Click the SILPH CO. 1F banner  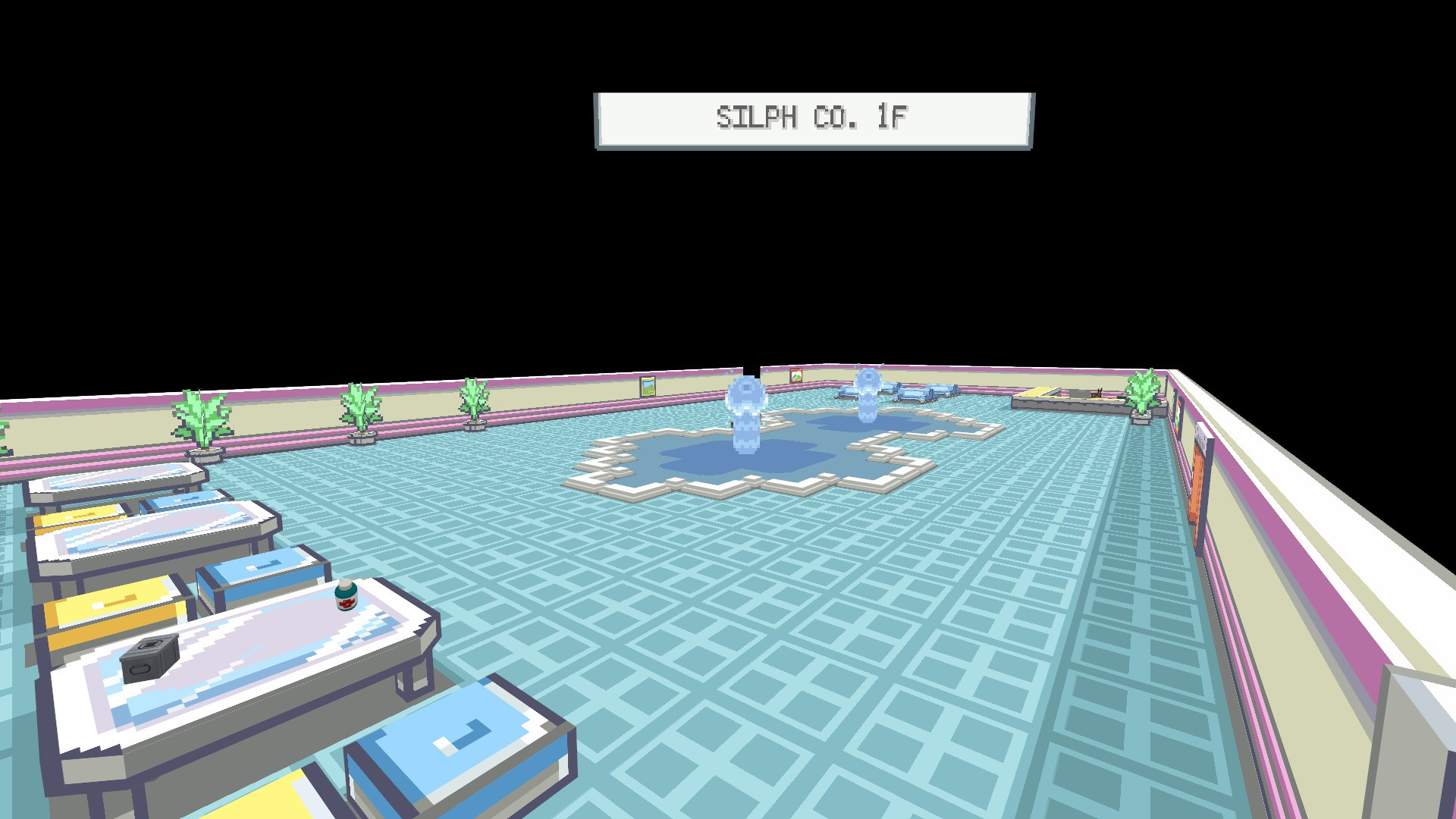[x=813, y=117]
